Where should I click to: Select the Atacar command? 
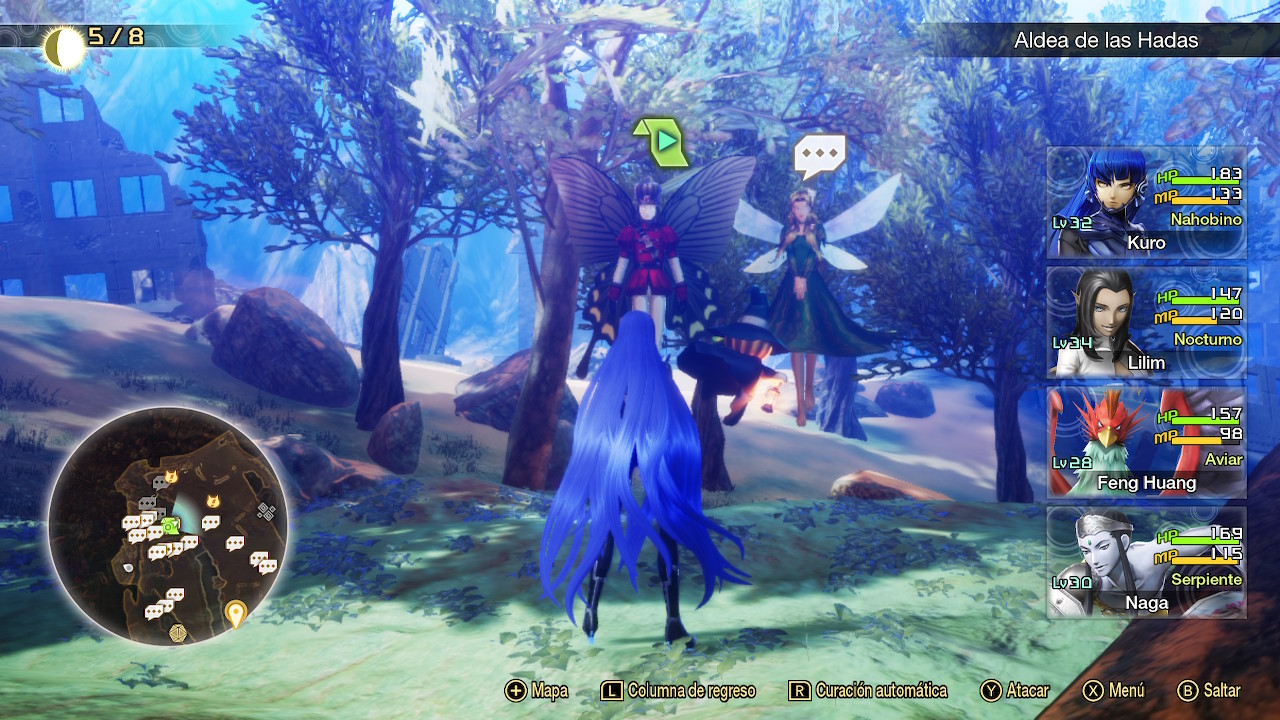[x=1015, y=691]
